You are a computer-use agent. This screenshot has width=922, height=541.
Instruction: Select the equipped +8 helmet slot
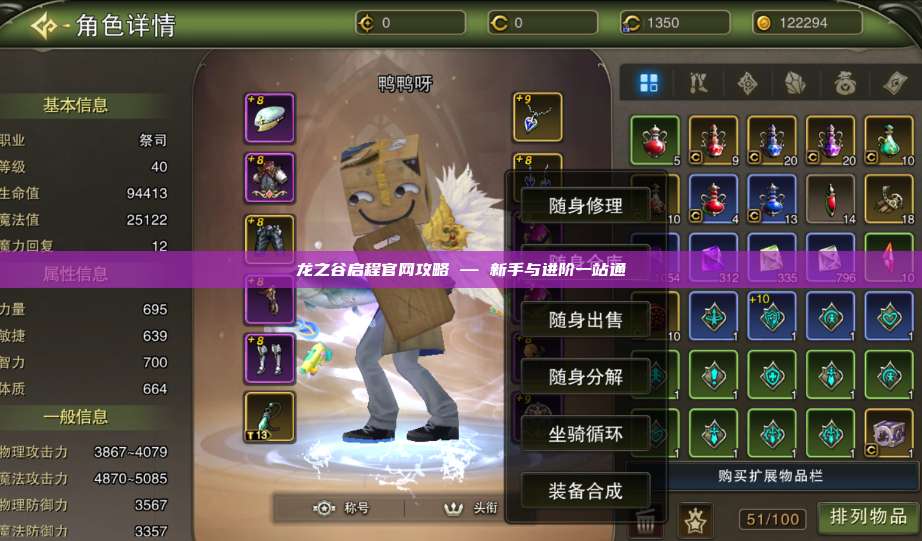270,118
